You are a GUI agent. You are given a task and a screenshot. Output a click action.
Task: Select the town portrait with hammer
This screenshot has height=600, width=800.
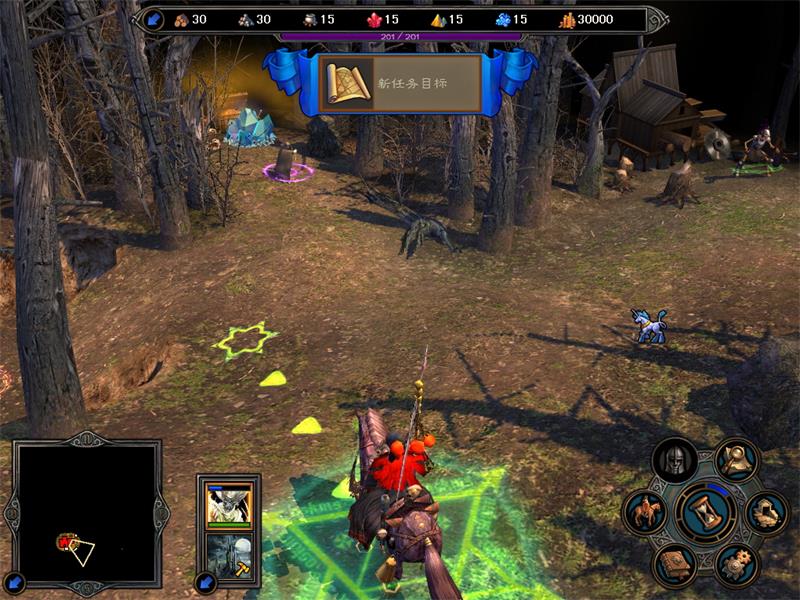[x=229, y=555]
